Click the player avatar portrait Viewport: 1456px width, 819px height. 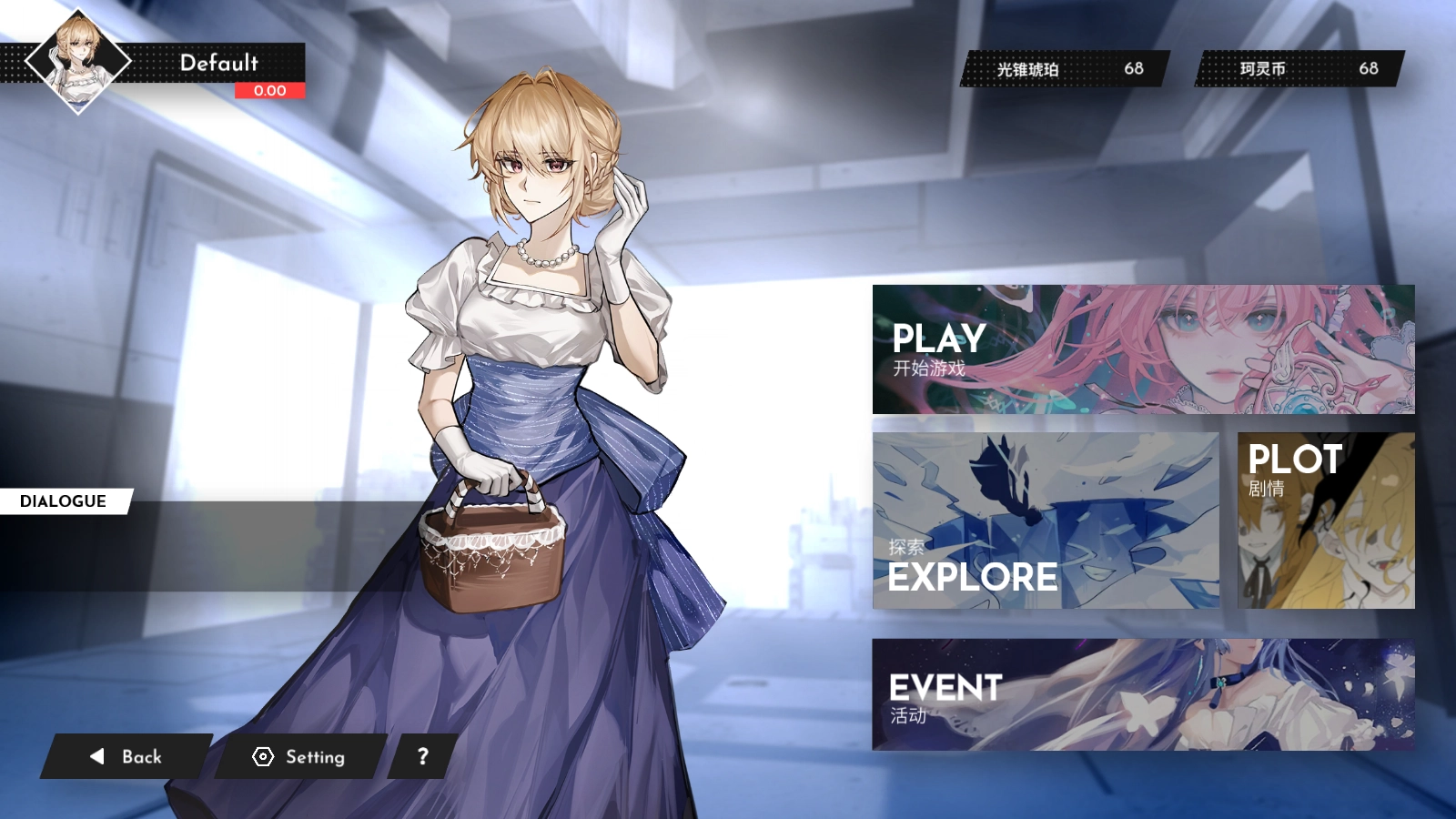[x=77, y=61]
